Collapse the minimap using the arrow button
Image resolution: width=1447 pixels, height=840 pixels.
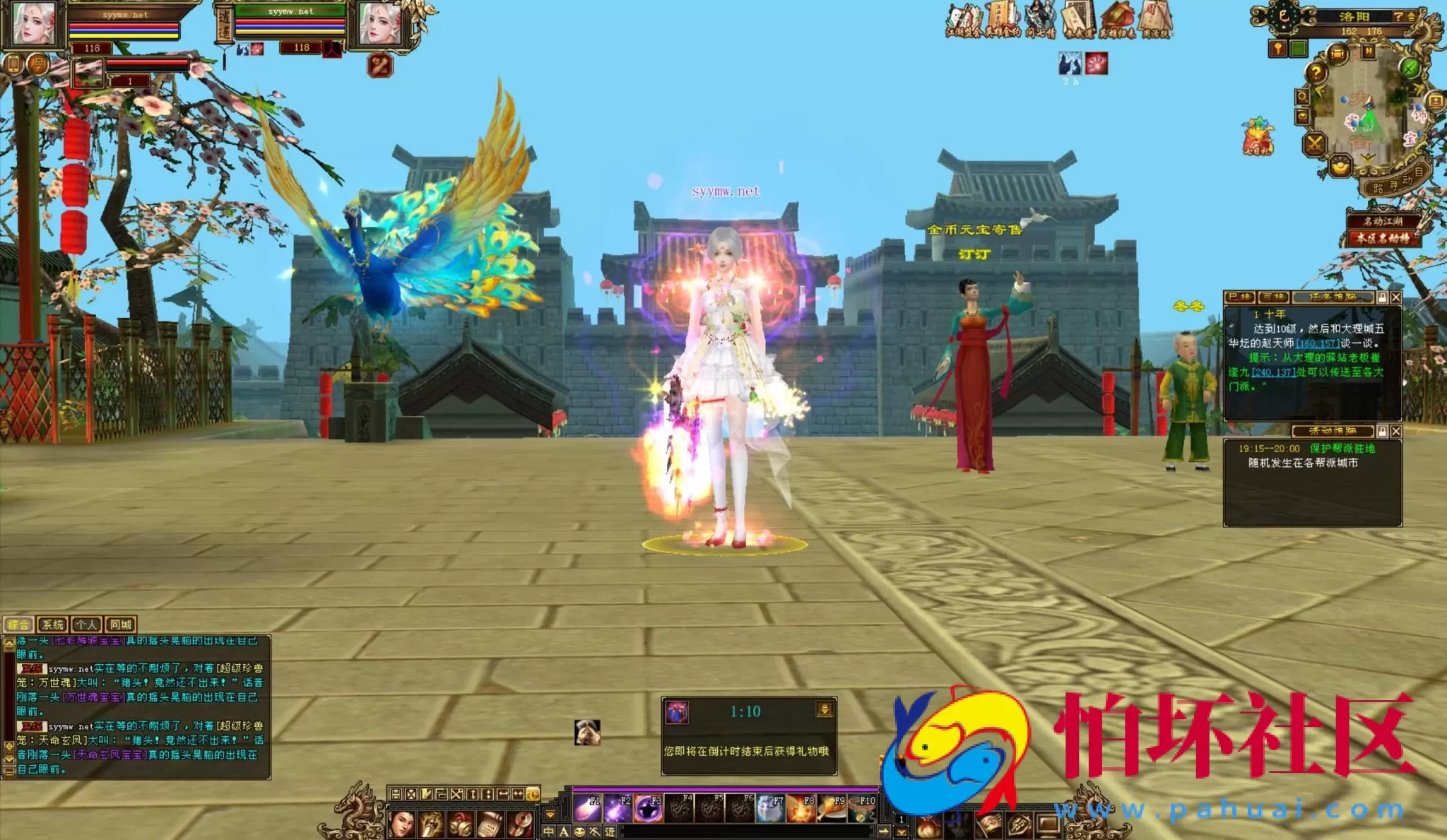[1410, 16]
